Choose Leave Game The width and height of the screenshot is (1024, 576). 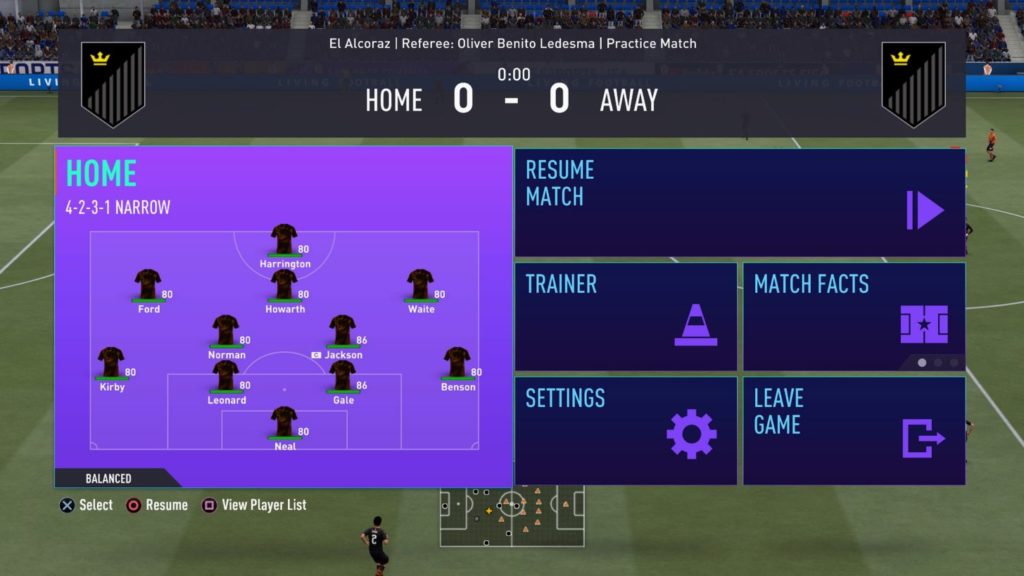(854, 431)
